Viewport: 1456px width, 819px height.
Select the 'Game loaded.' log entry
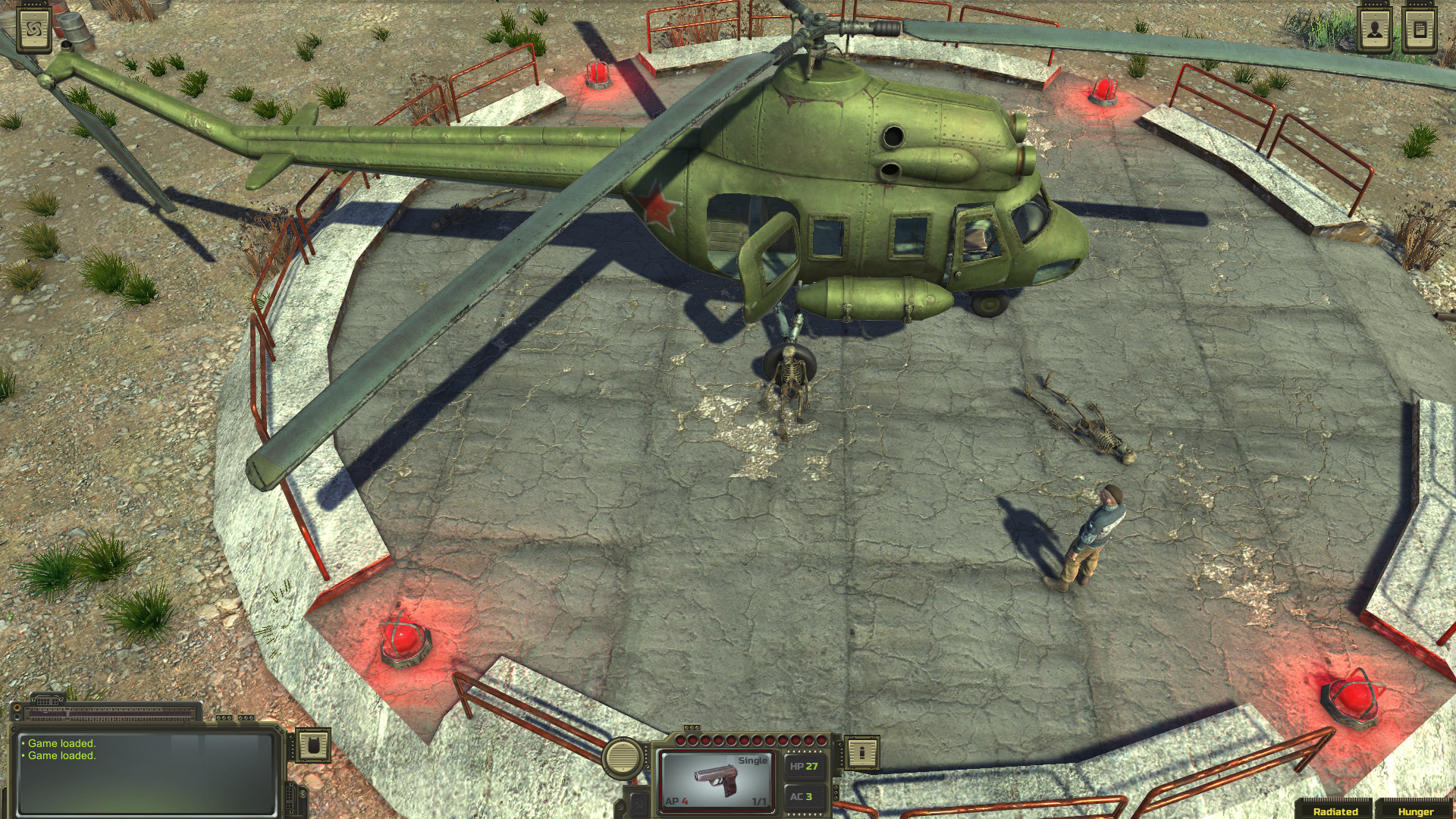pyautogui.click(x=62, y=743)
